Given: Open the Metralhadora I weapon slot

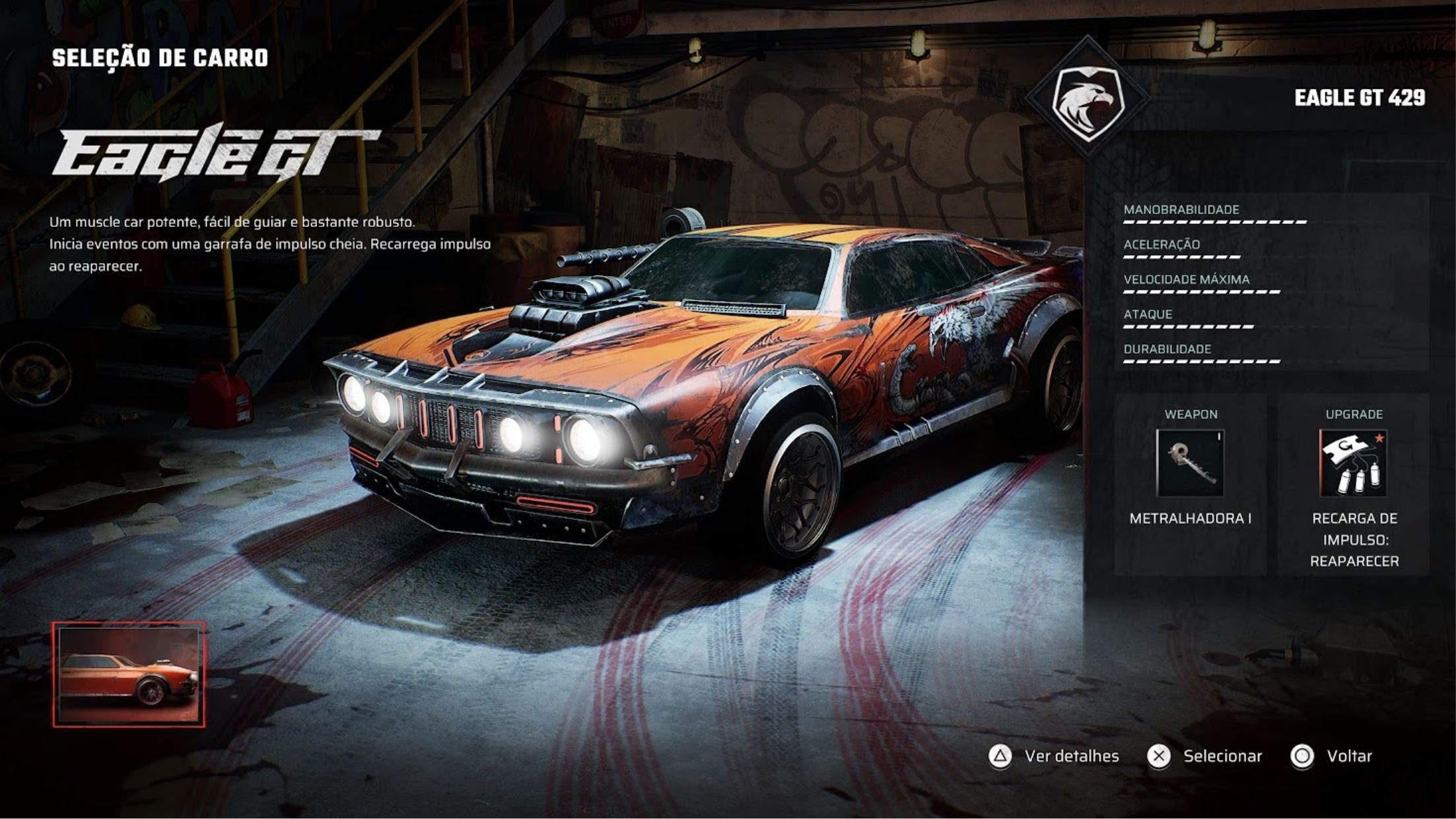Looking at the screenshot, I should [x=1190, y=463].
